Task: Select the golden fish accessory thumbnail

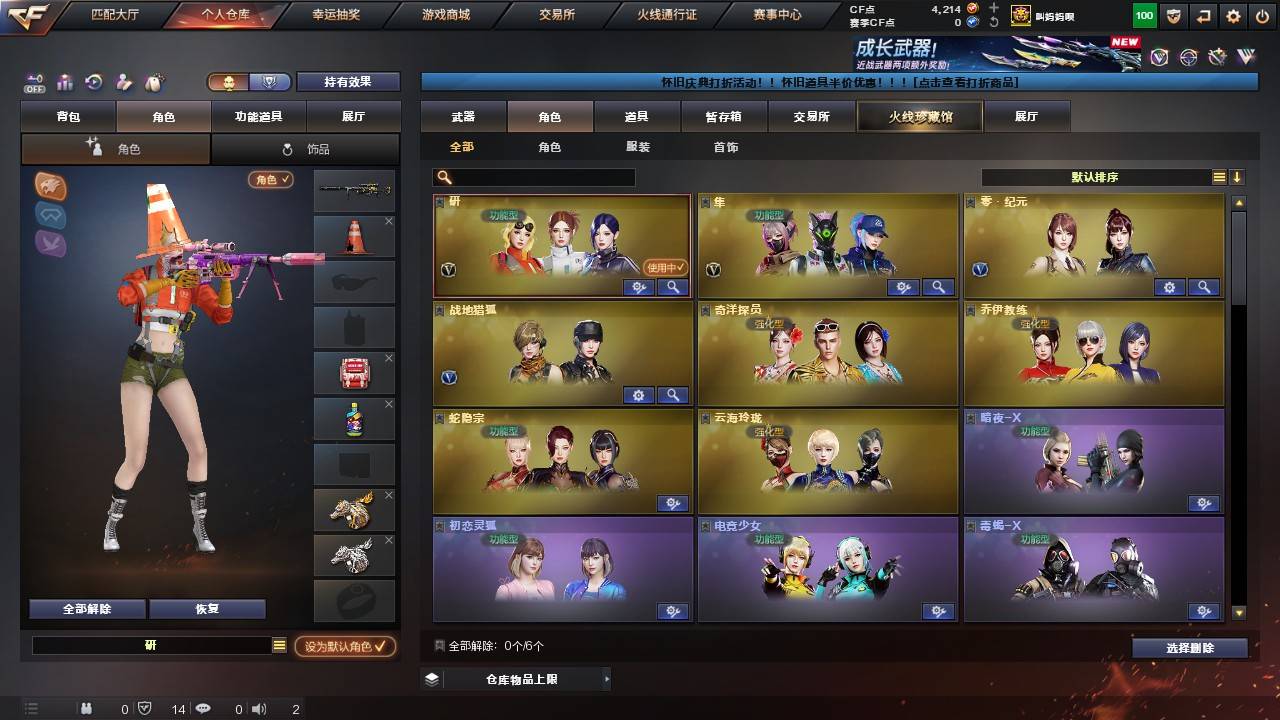Action: point(353,510)
